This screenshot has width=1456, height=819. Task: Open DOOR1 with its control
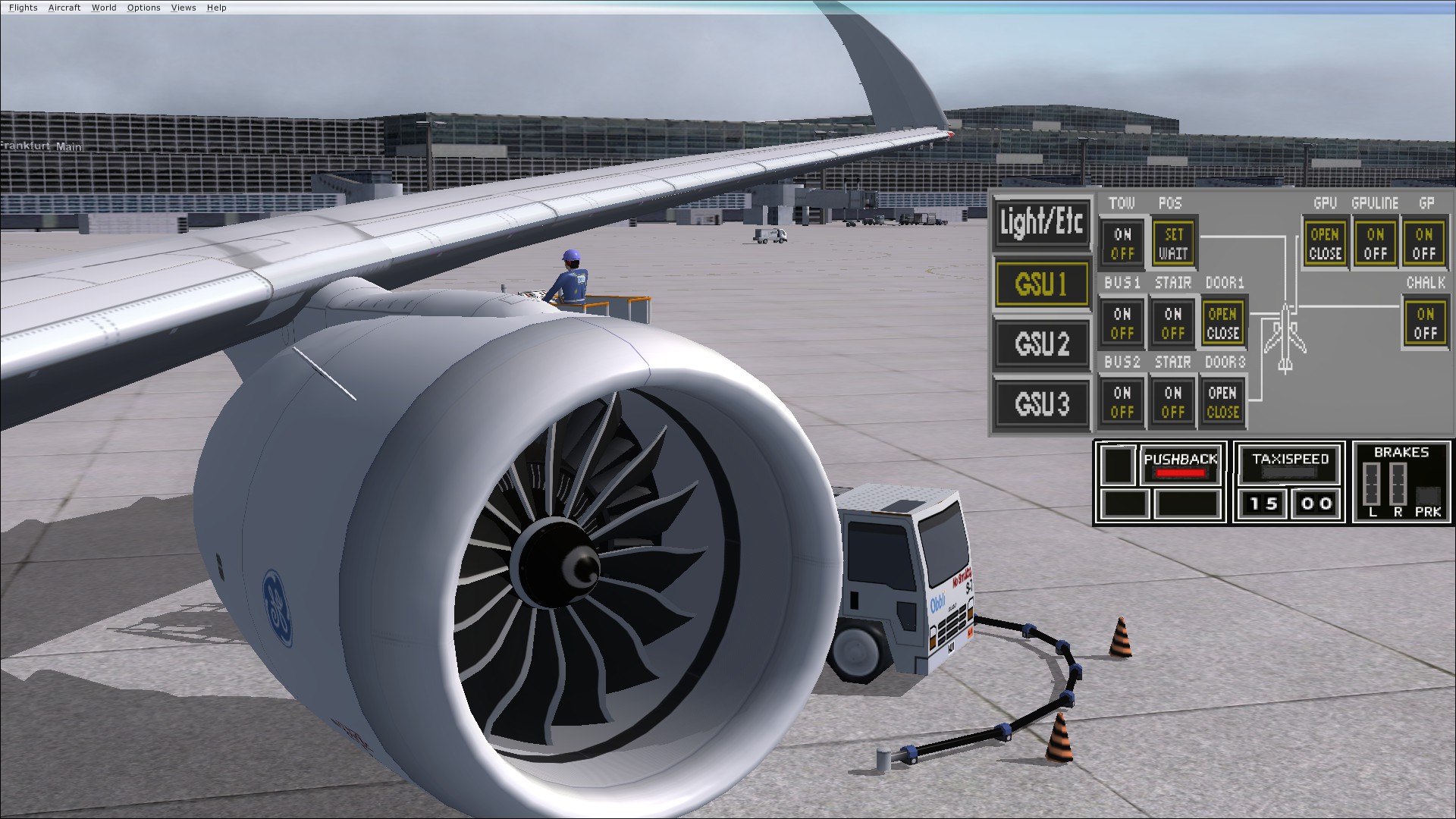[1222, 312]
